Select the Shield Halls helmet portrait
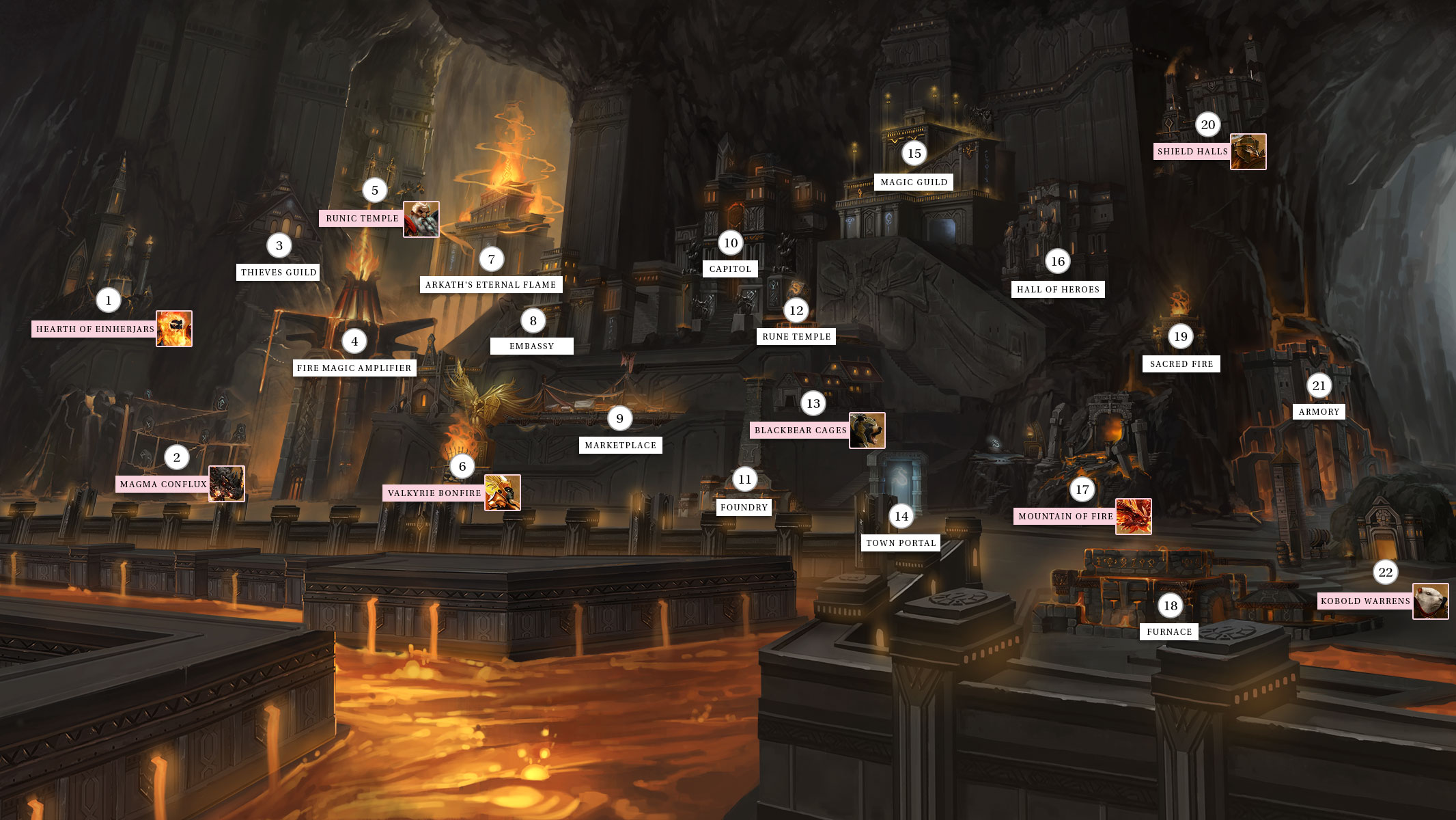 (1248, 152)
